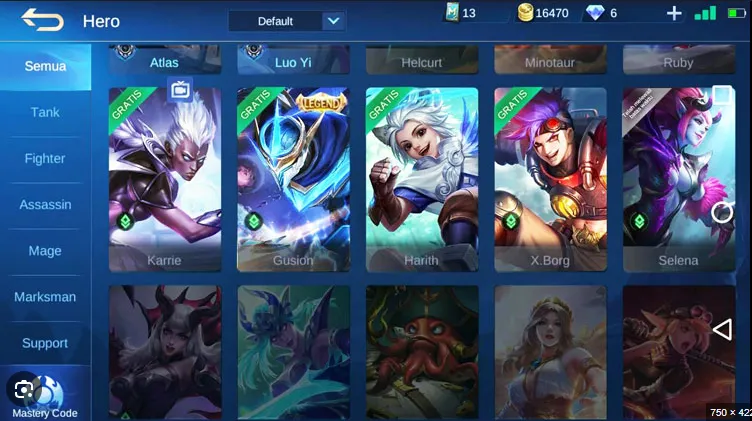
Task: Open the X.Borg hero card
Action: 550,180
